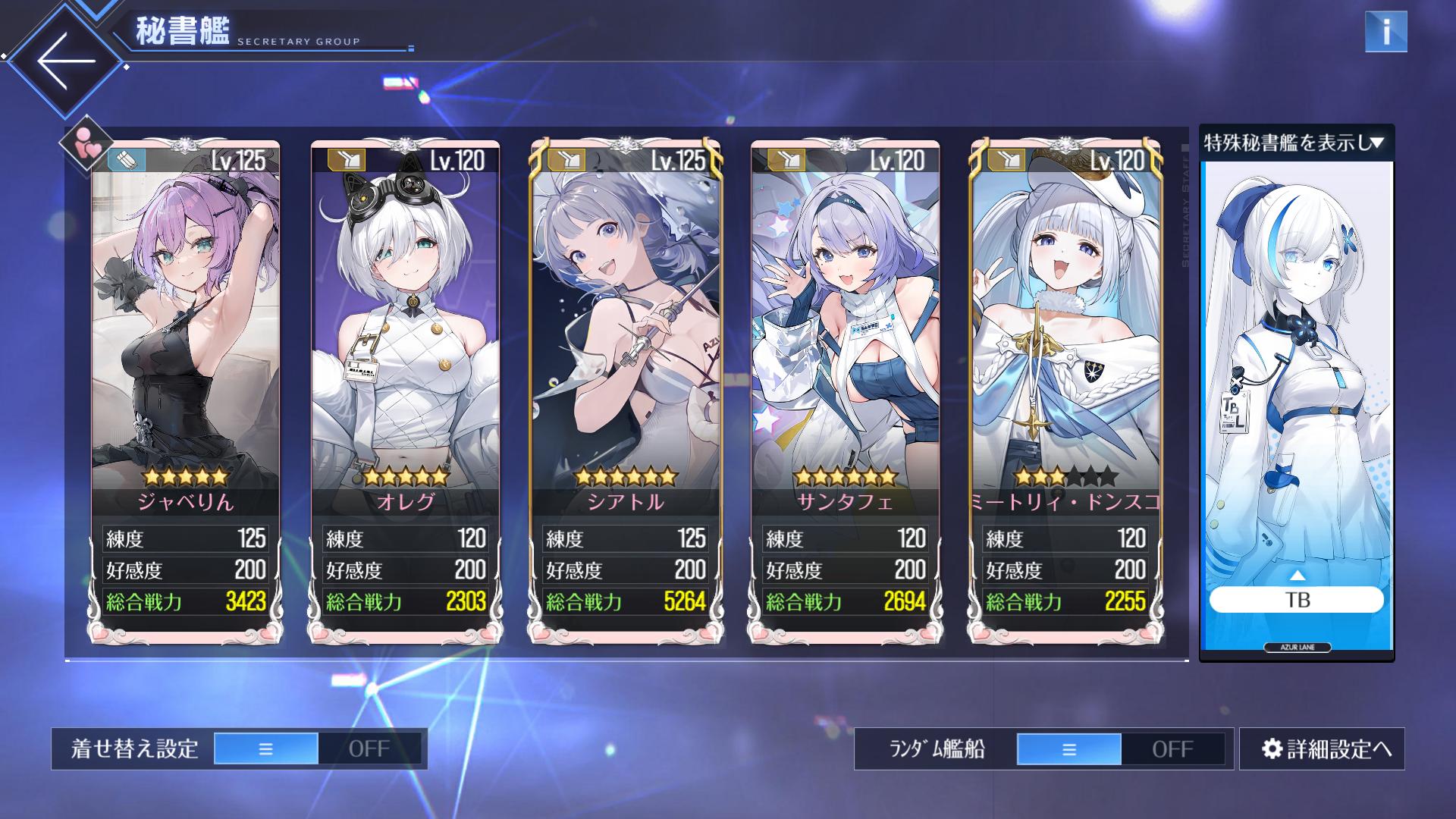Open the 特殊秘書艦 display dropdown
Viewport: 1456px width, 819px height.
pos(1296,143)
